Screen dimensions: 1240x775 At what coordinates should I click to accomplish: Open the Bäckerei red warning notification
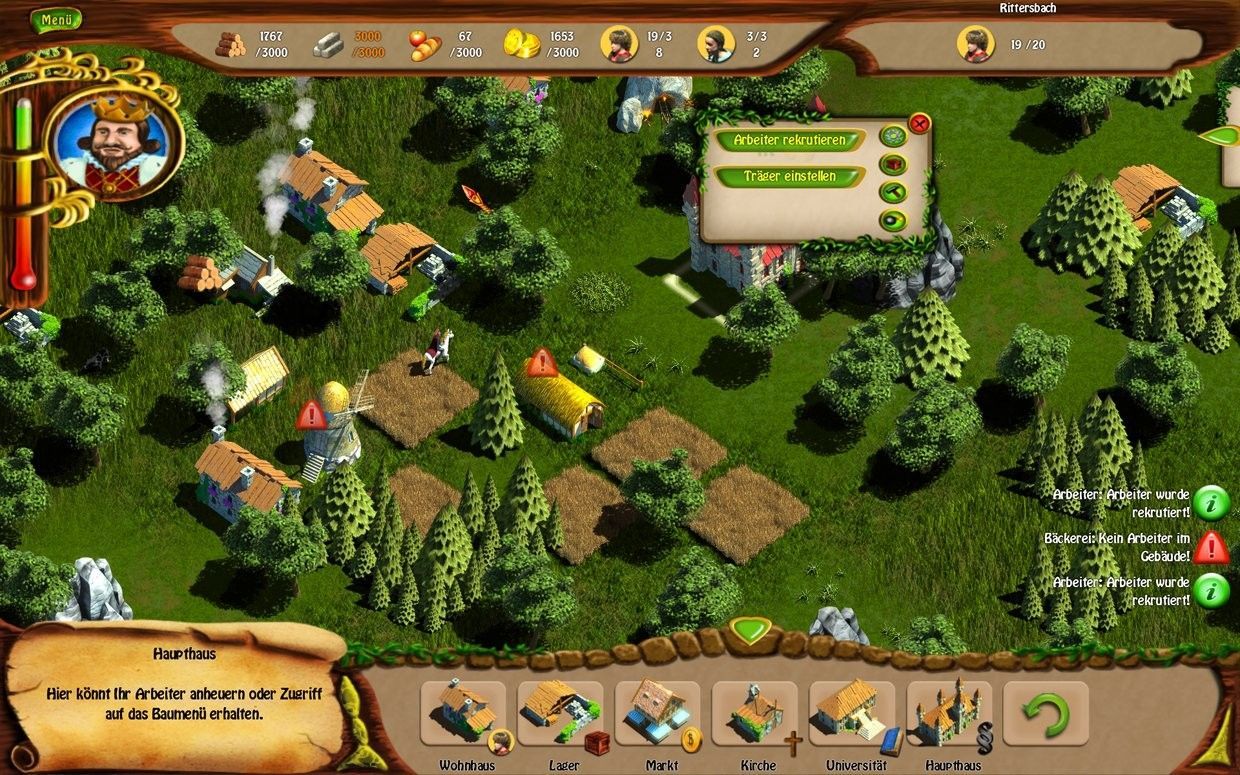pos(1211,546)
